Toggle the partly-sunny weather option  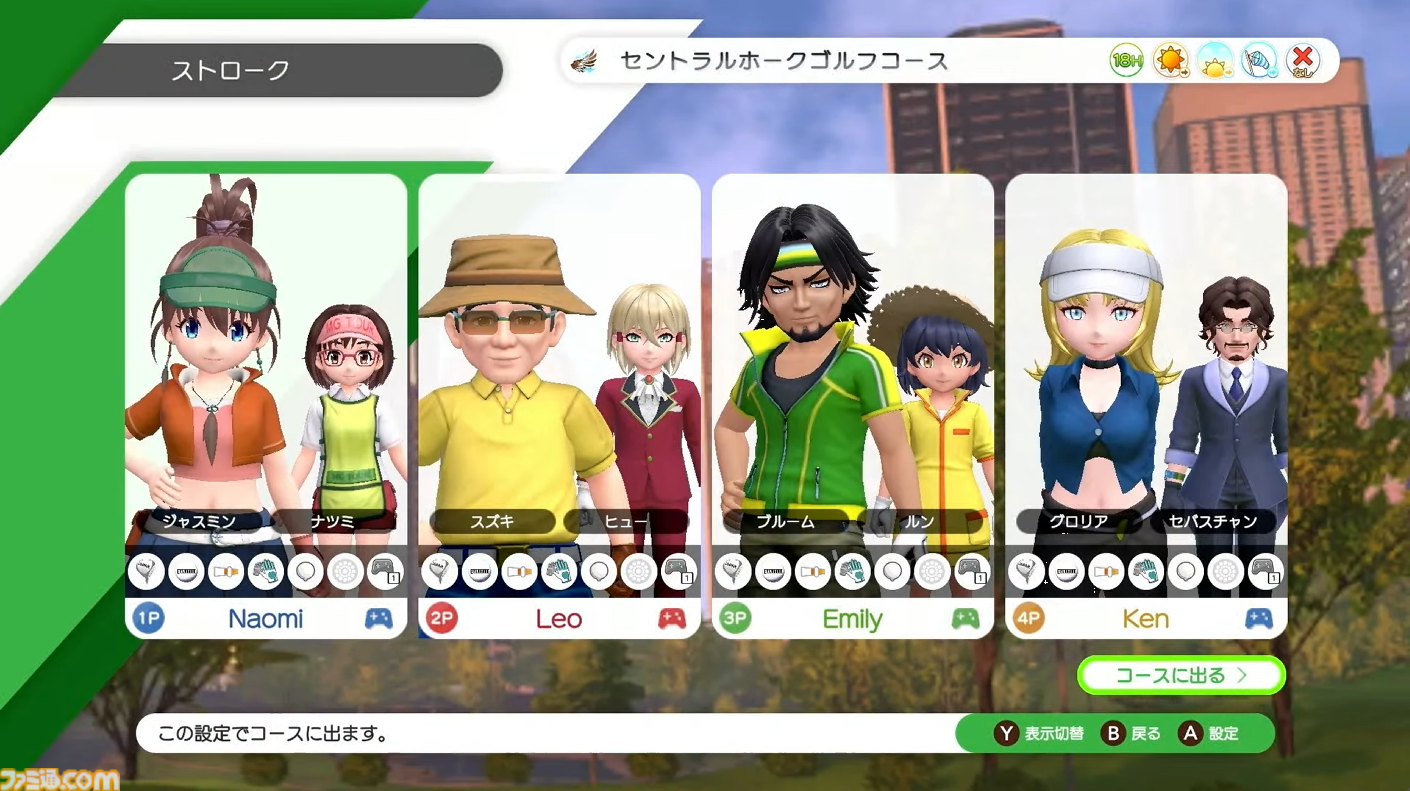[x=1214, y=60]
